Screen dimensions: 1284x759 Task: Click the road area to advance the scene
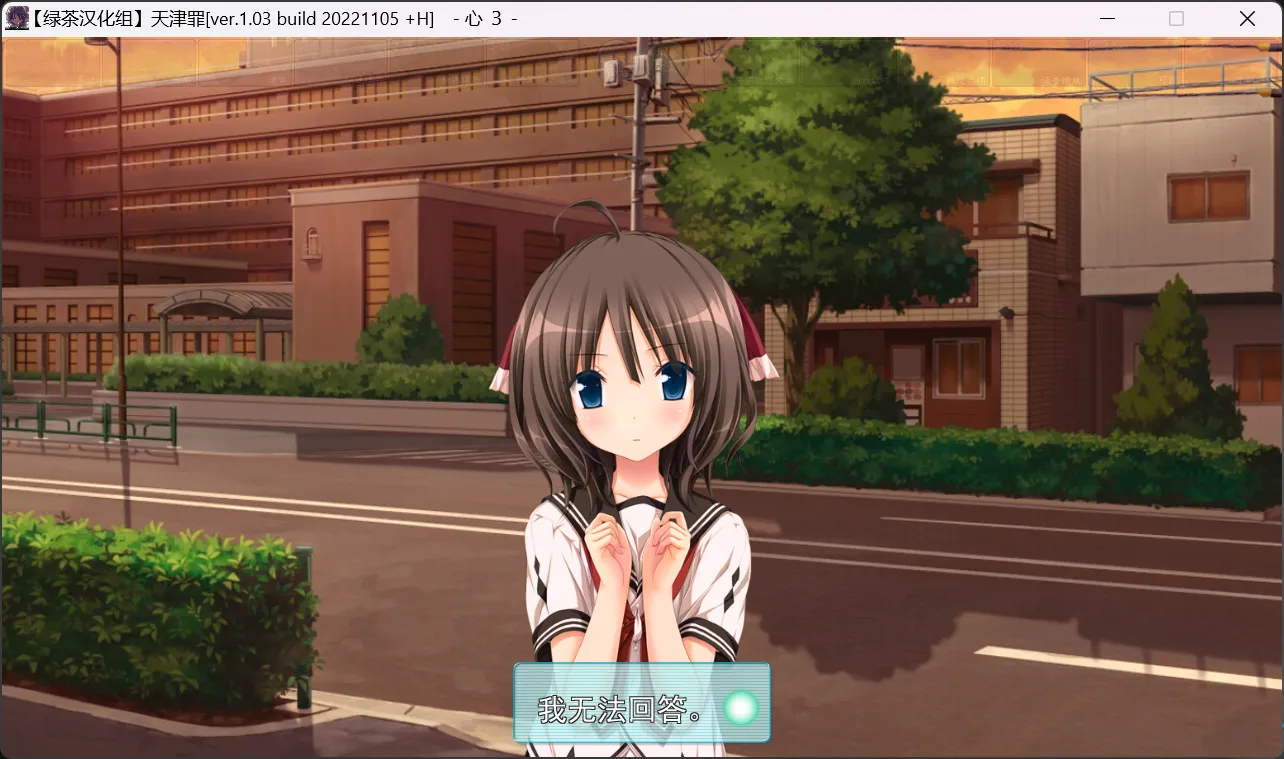point(1000,600)
